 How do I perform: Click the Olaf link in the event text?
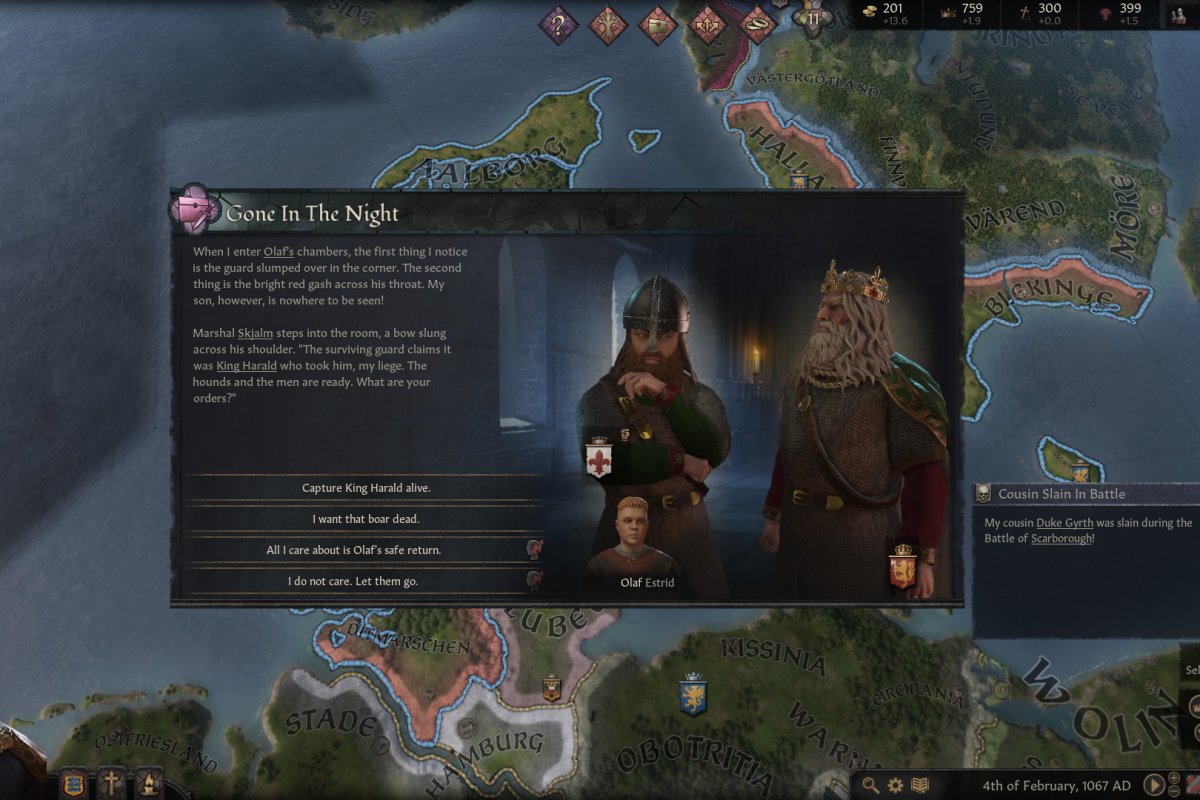tap(277, 252)
